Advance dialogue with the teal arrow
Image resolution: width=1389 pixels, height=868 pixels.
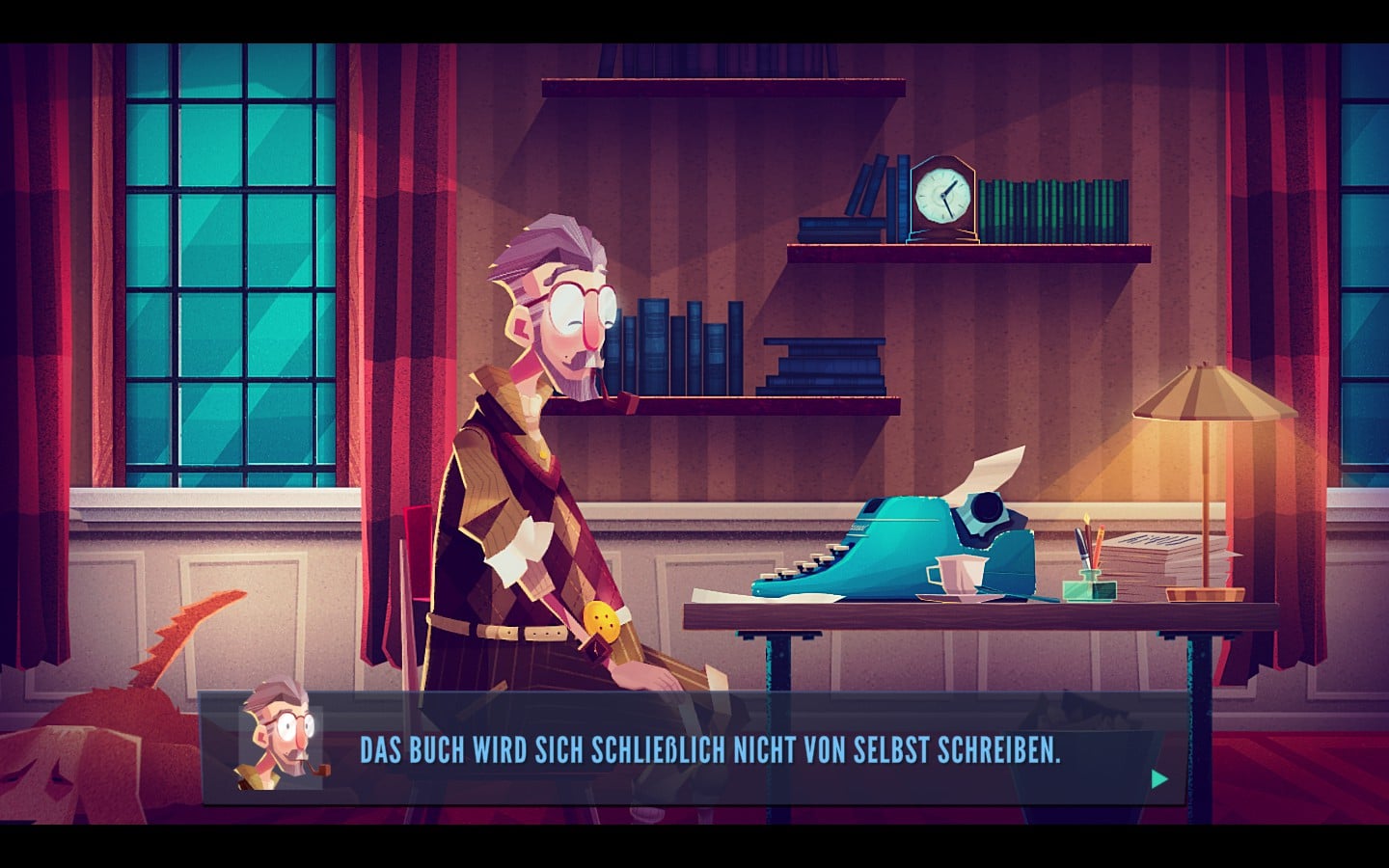pos(1159,779)
